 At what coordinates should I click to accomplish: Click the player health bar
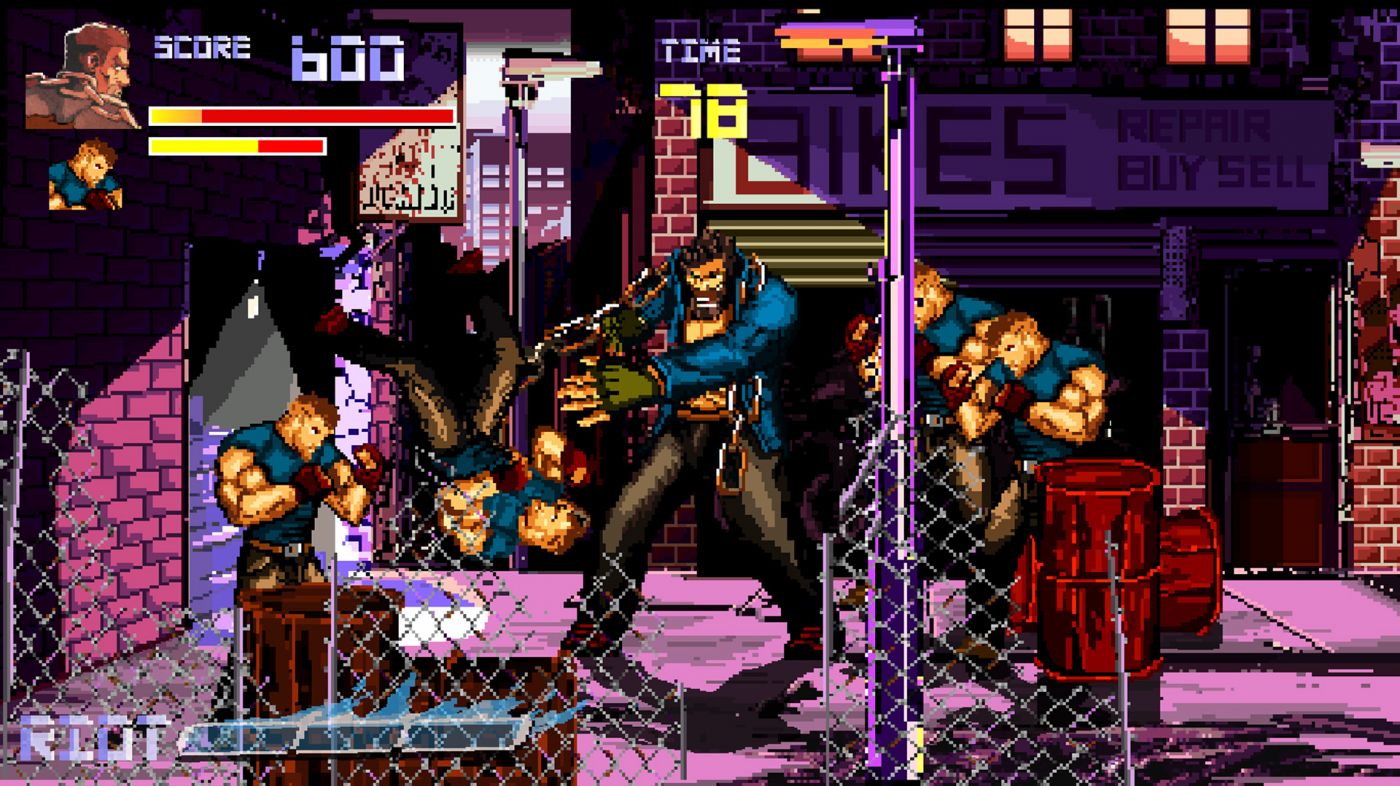click(x=300, y=115)
